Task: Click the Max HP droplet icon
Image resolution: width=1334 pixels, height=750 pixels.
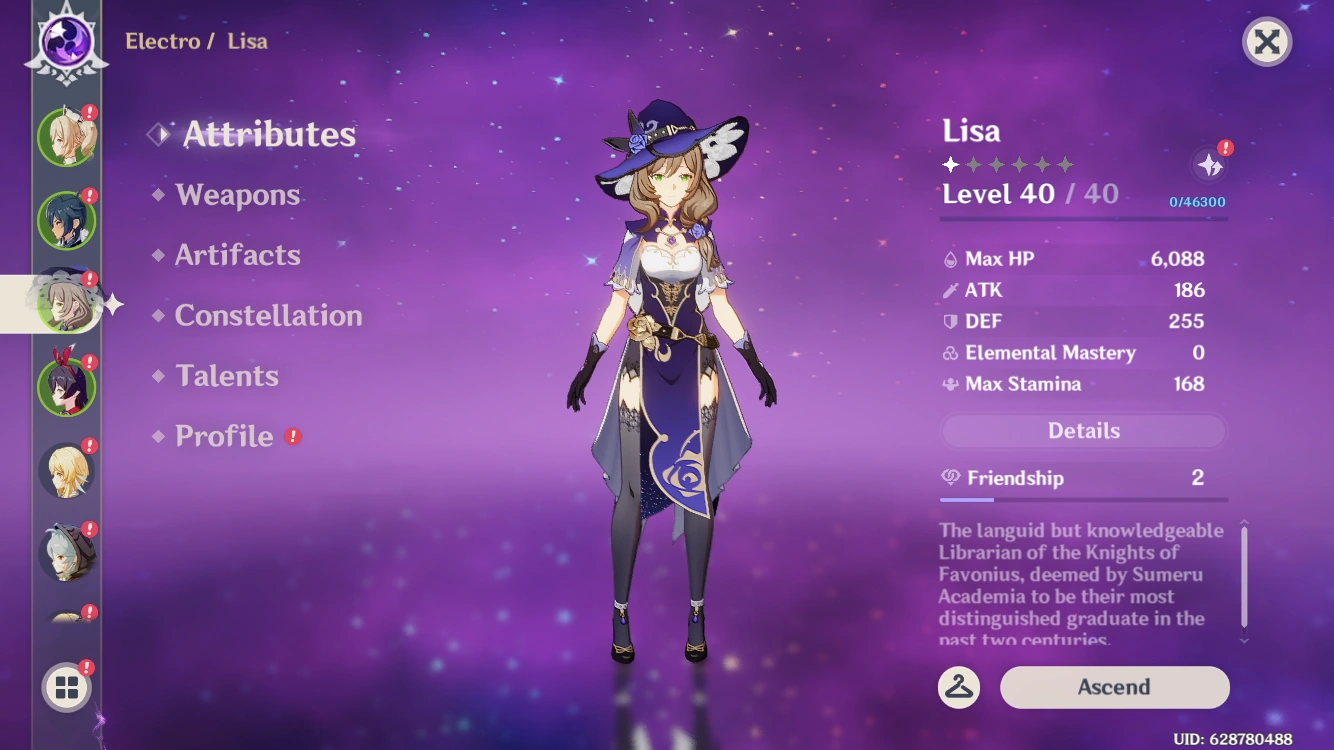Action: (x=948, y=258)
